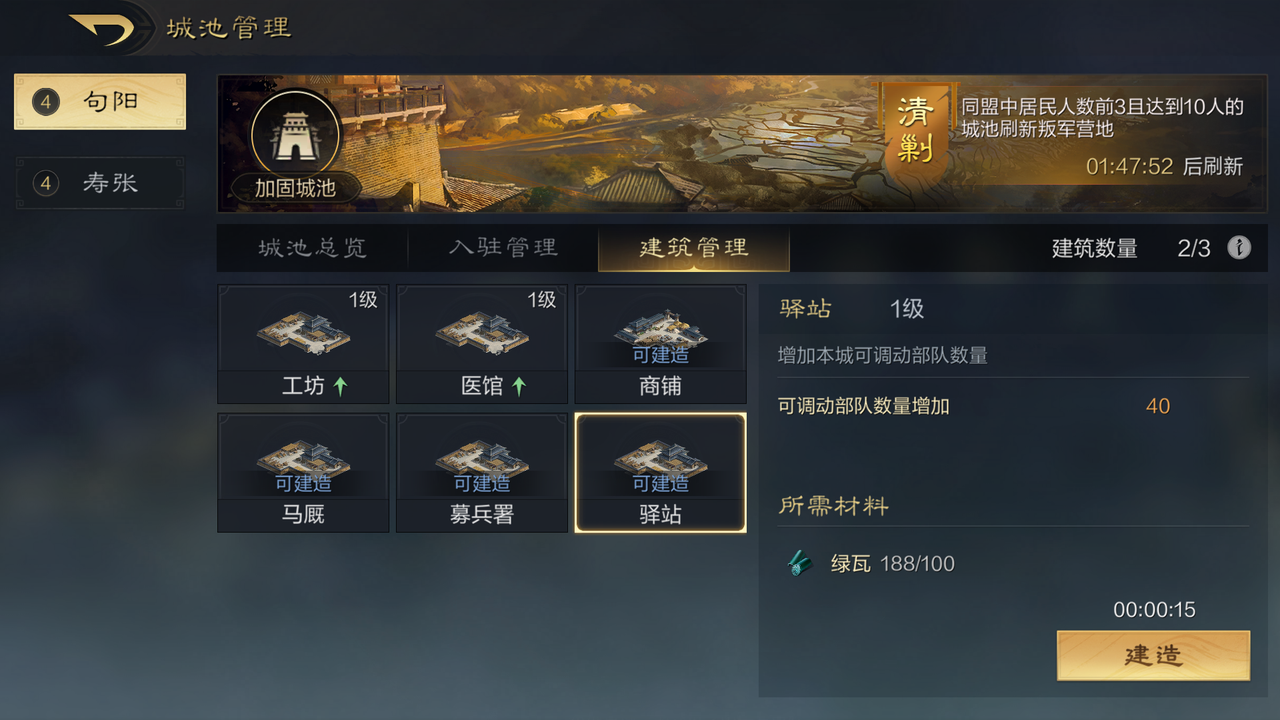
Task: Switch to the 城池总览 tab
Action: click(310, 249)
